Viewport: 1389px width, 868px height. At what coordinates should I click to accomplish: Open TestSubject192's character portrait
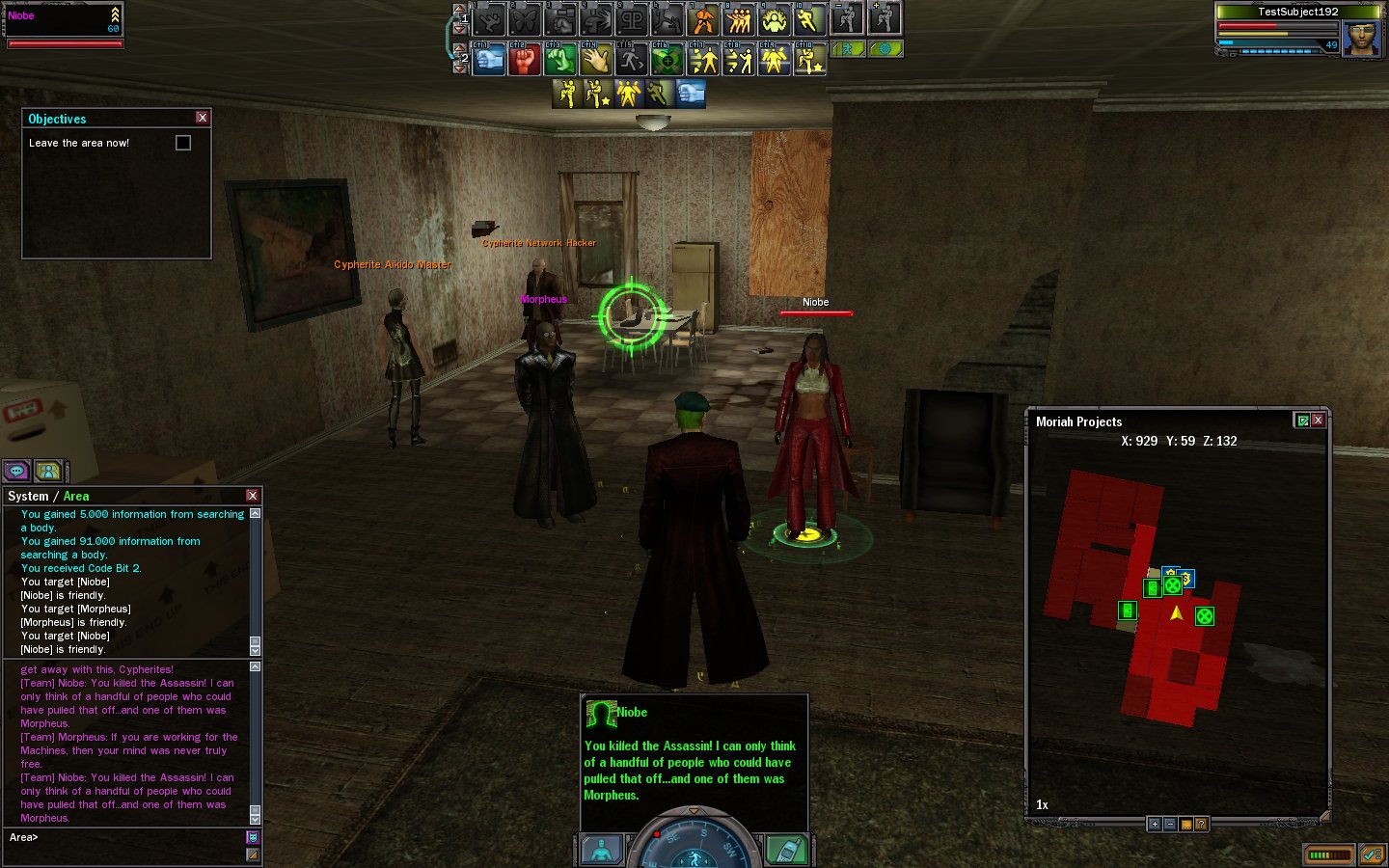(1361, 37)
